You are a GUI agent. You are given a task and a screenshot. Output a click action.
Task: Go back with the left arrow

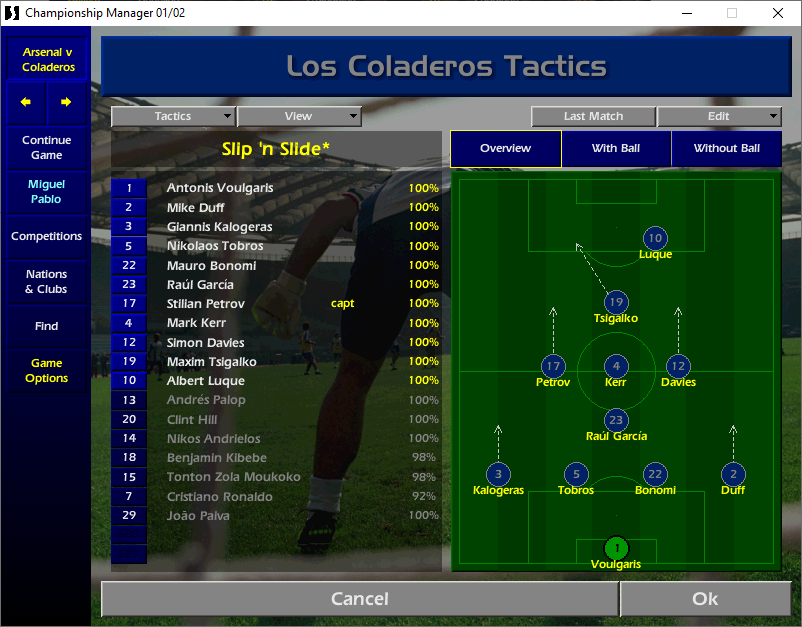coord(26,102)
